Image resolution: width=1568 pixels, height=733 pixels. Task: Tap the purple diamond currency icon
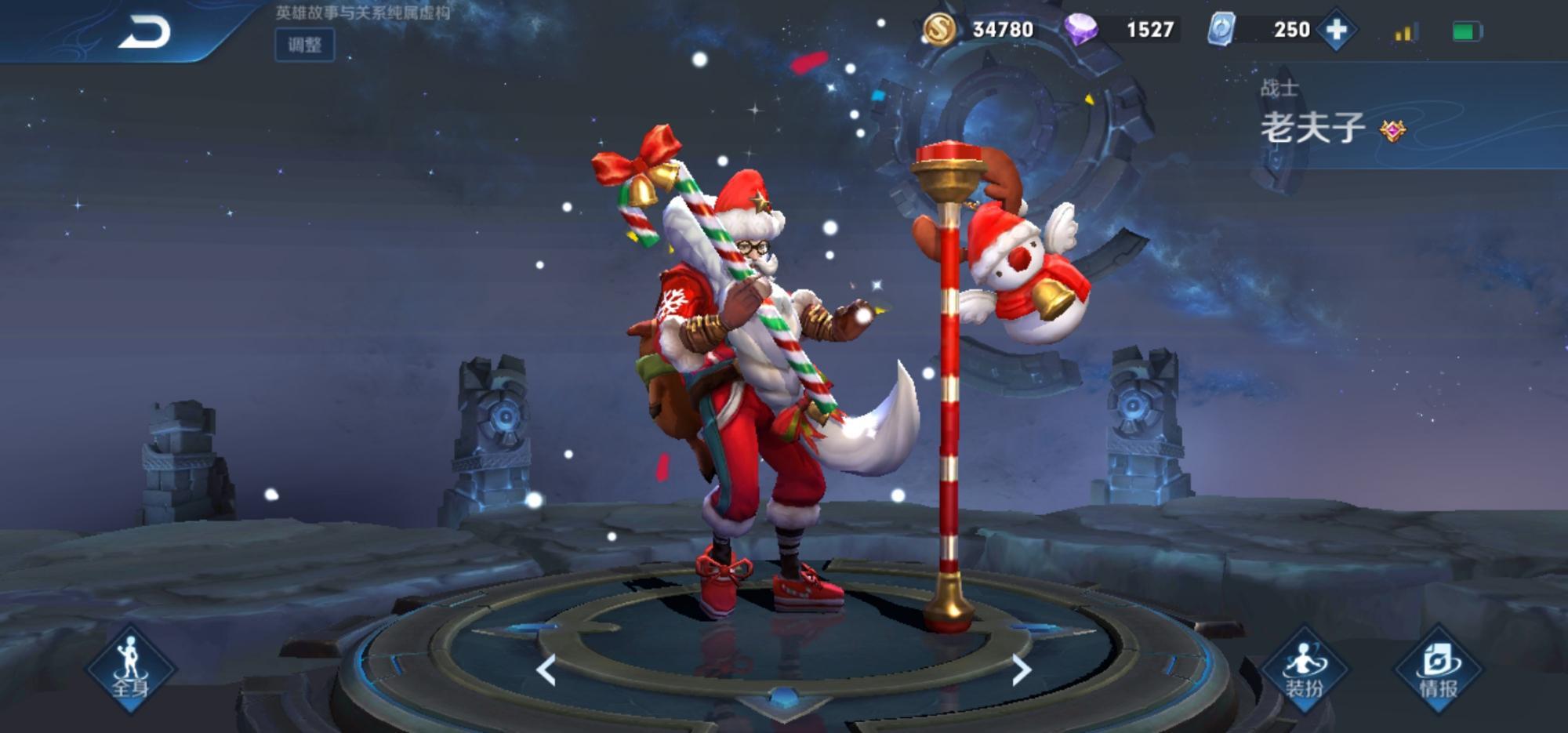click(1081, 30)
